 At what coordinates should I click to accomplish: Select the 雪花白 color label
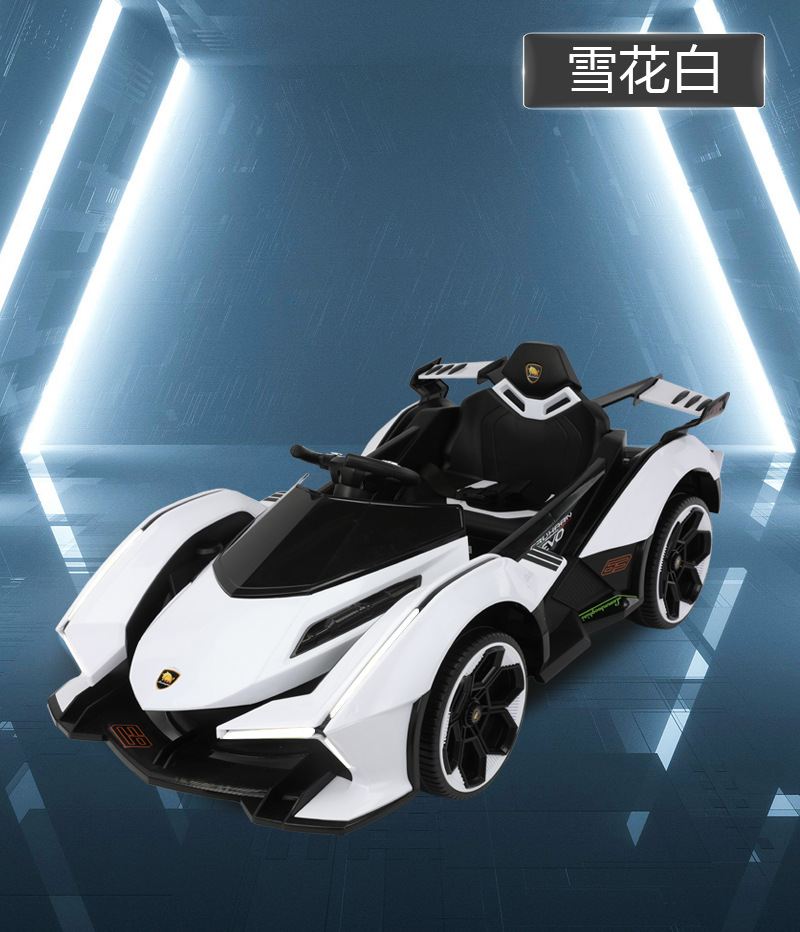click(644, 71)
